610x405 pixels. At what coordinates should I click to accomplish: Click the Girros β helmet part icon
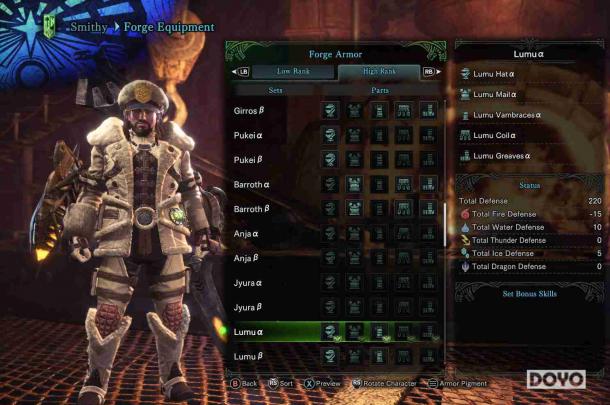click(330, 110)
